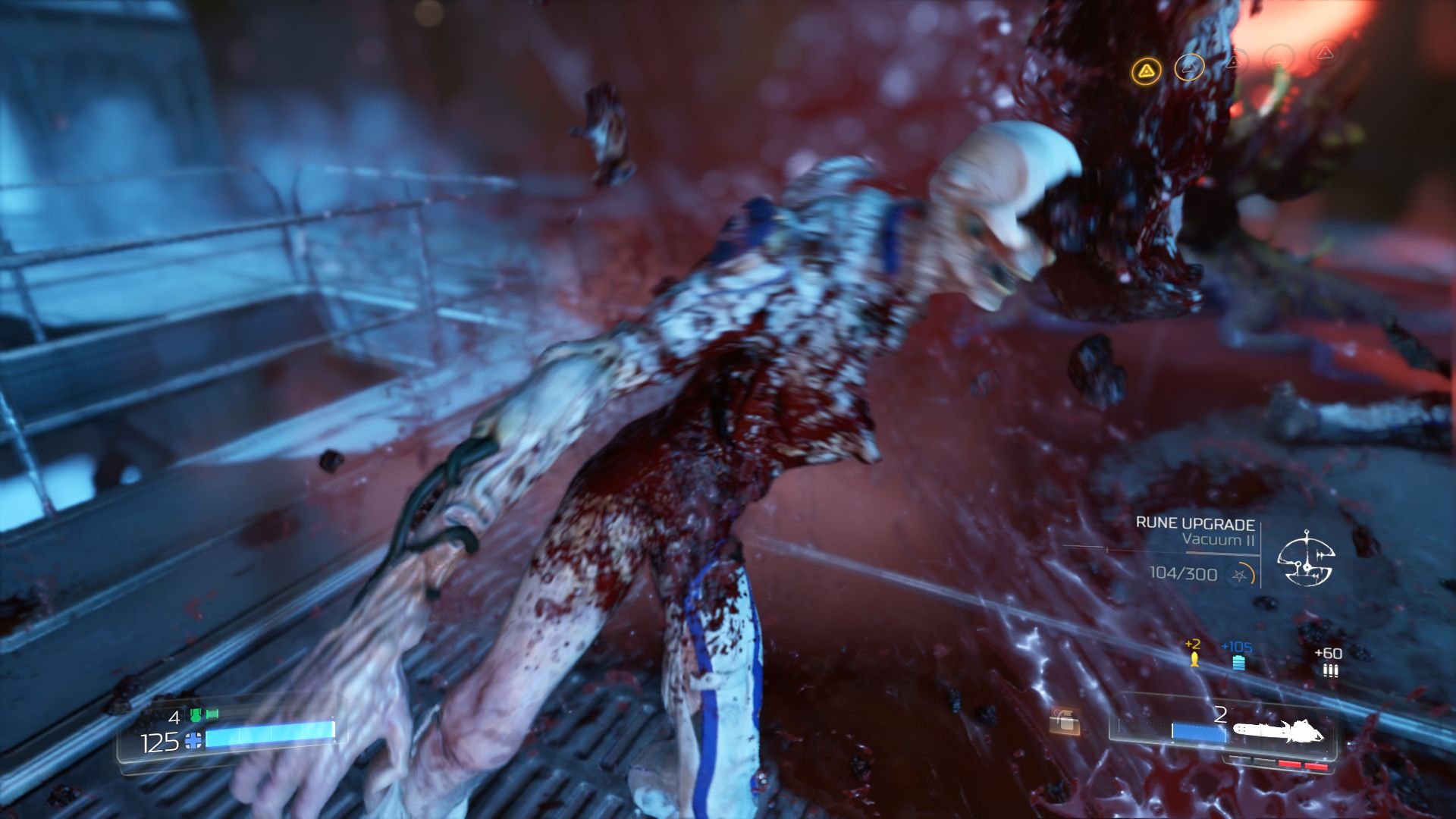Click the RUNE UPGRADE header text
The width and height of the screenshot is (1456, 819).
click(1195, 522)
